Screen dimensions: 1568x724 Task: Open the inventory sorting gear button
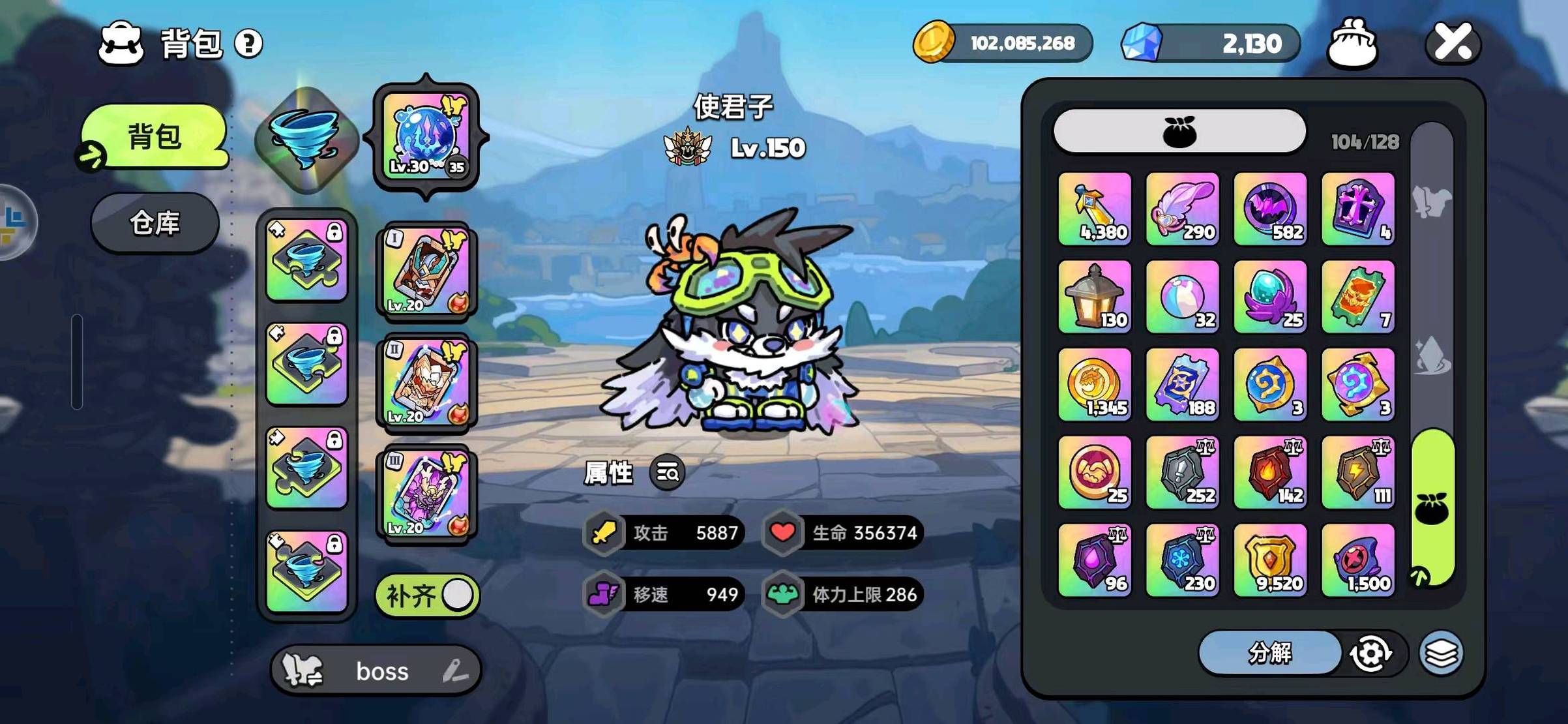coord(1370,652)
